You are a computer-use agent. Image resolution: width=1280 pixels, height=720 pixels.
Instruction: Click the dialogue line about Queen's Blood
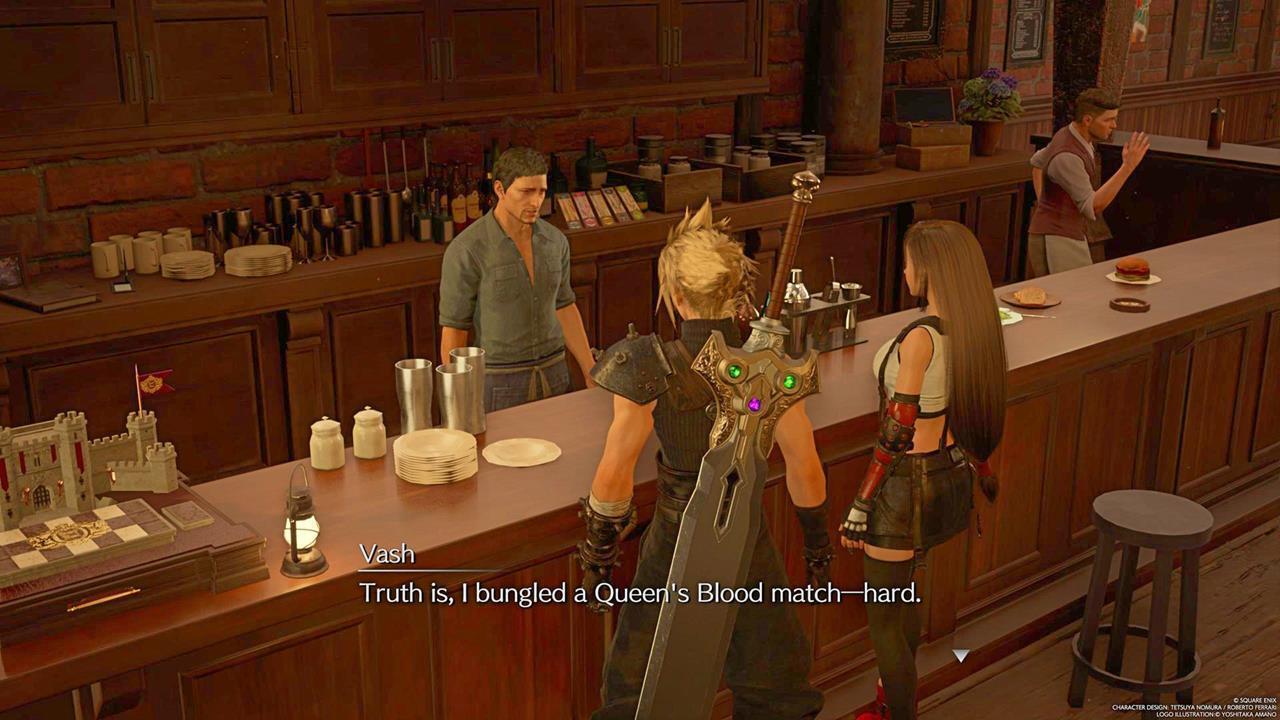640,592
